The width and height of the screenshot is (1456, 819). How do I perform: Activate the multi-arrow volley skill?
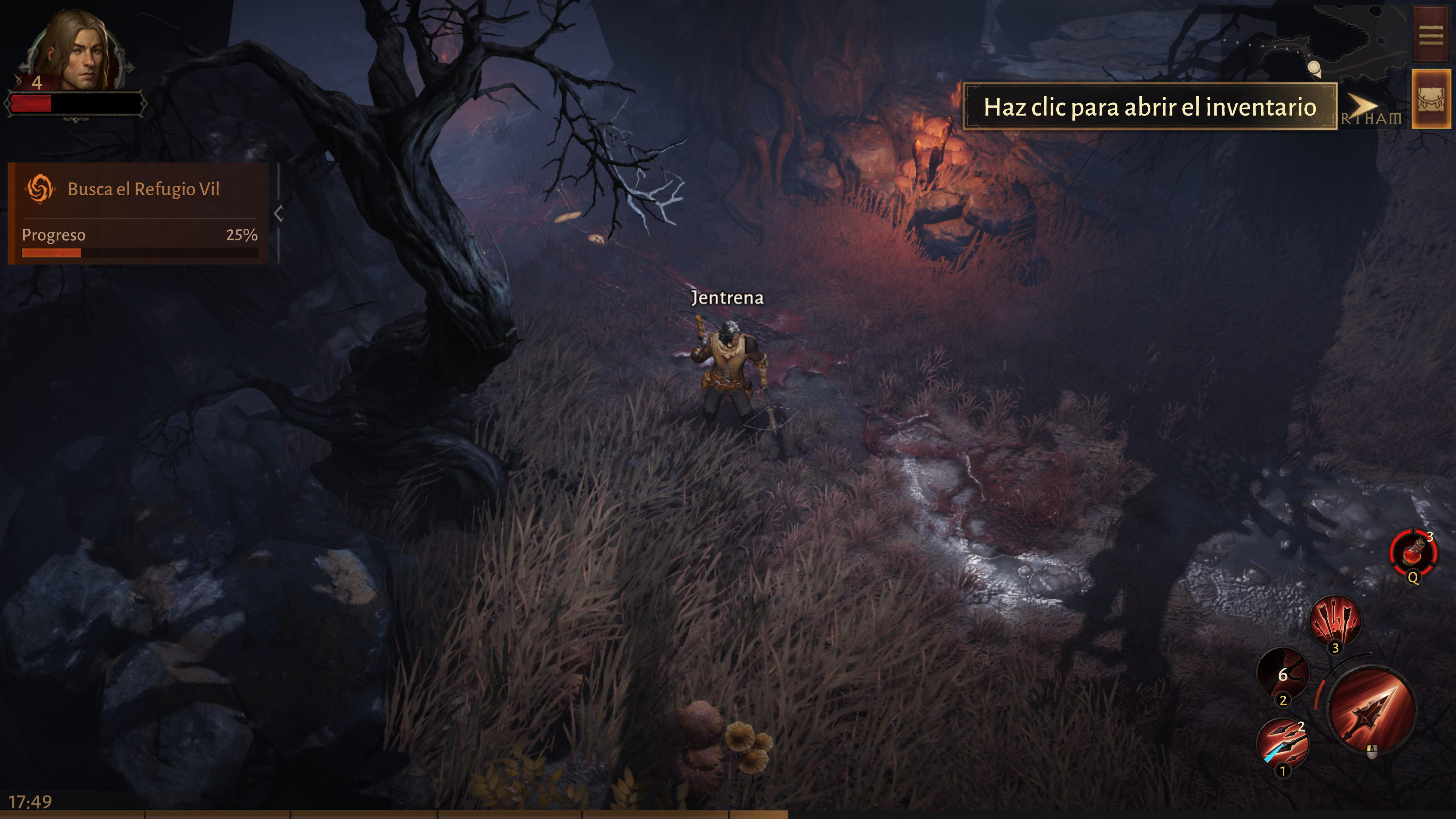[1335, 621]
